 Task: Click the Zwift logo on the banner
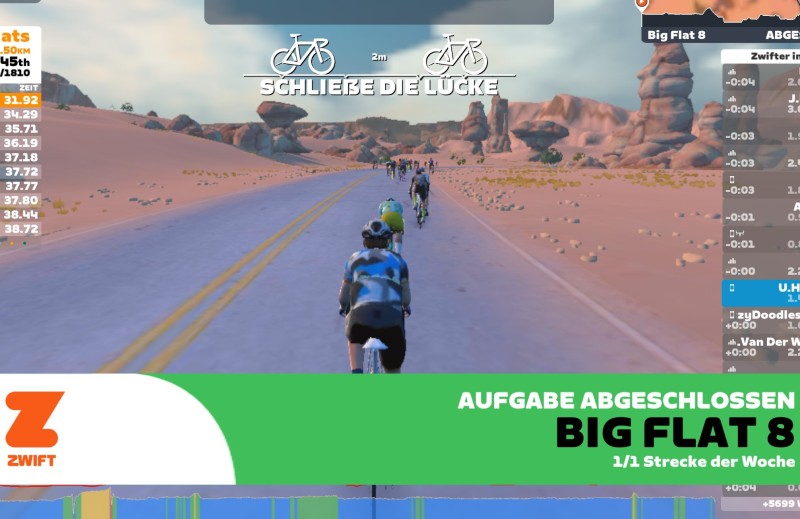pos(35,428)
